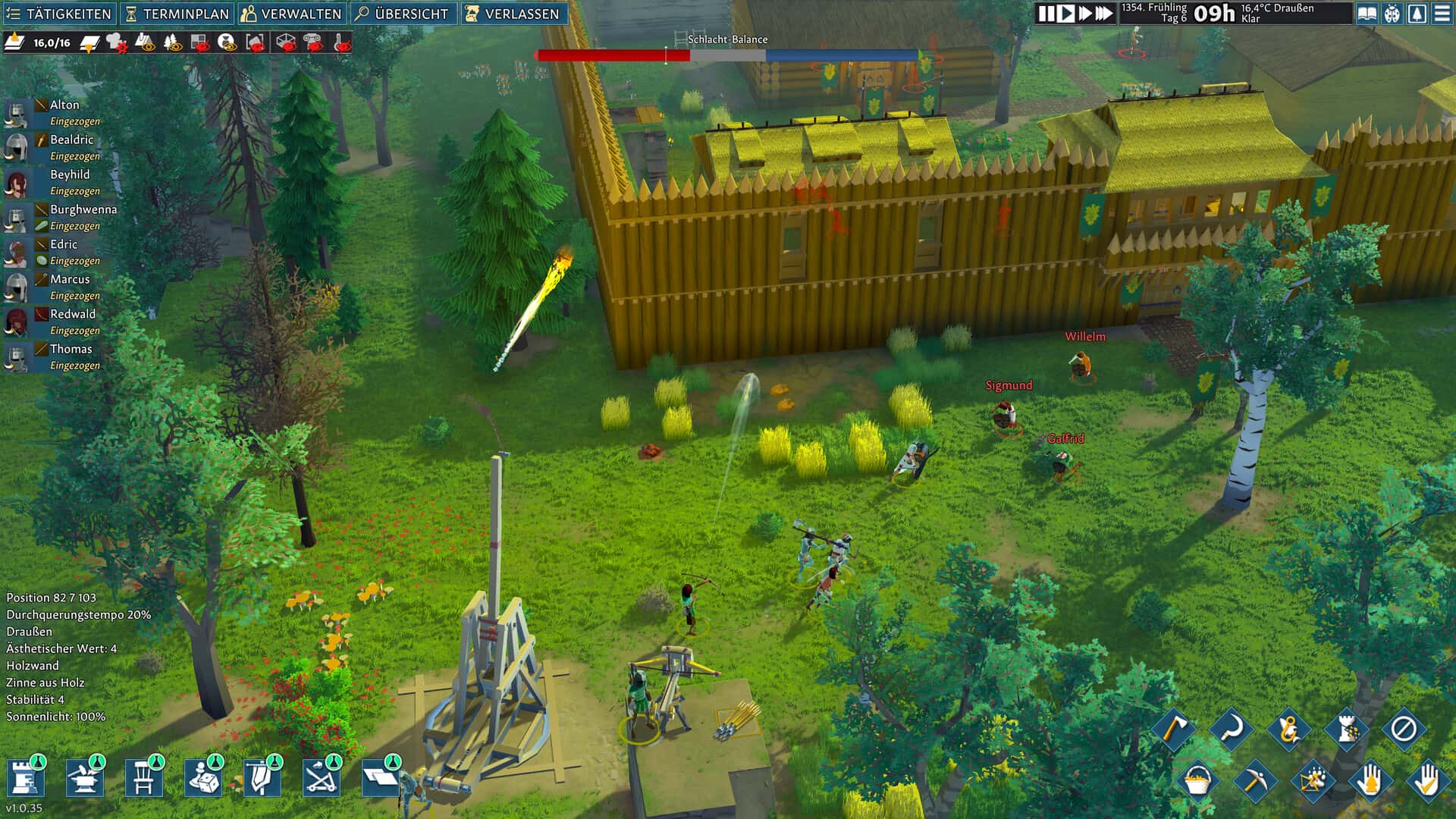
Task: Open the catapult defense build category
Action: coord(321,778)
